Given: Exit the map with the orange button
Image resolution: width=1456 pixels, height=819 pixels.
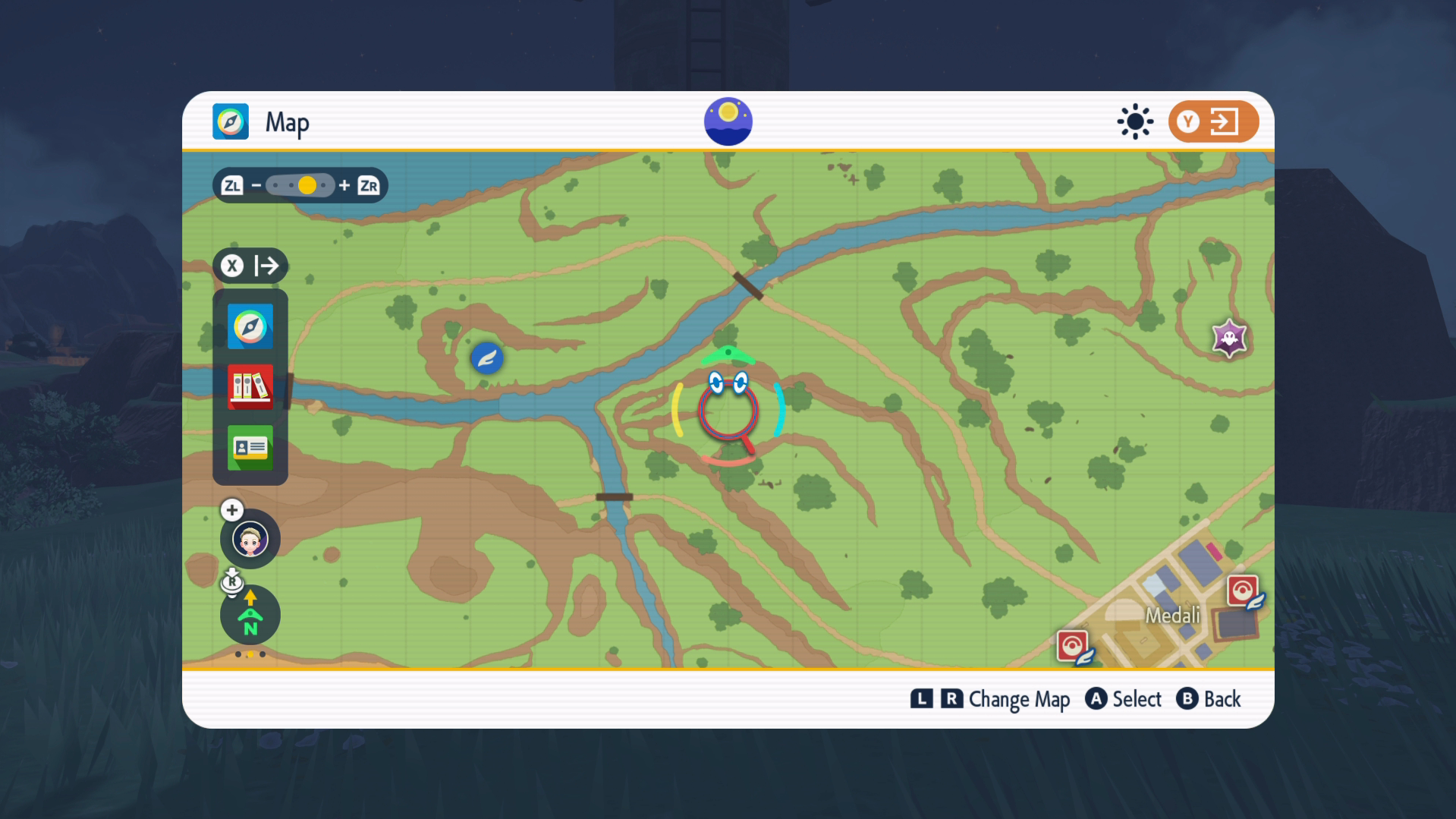Looking at the screenshot, I should (x=1212, y=121).
